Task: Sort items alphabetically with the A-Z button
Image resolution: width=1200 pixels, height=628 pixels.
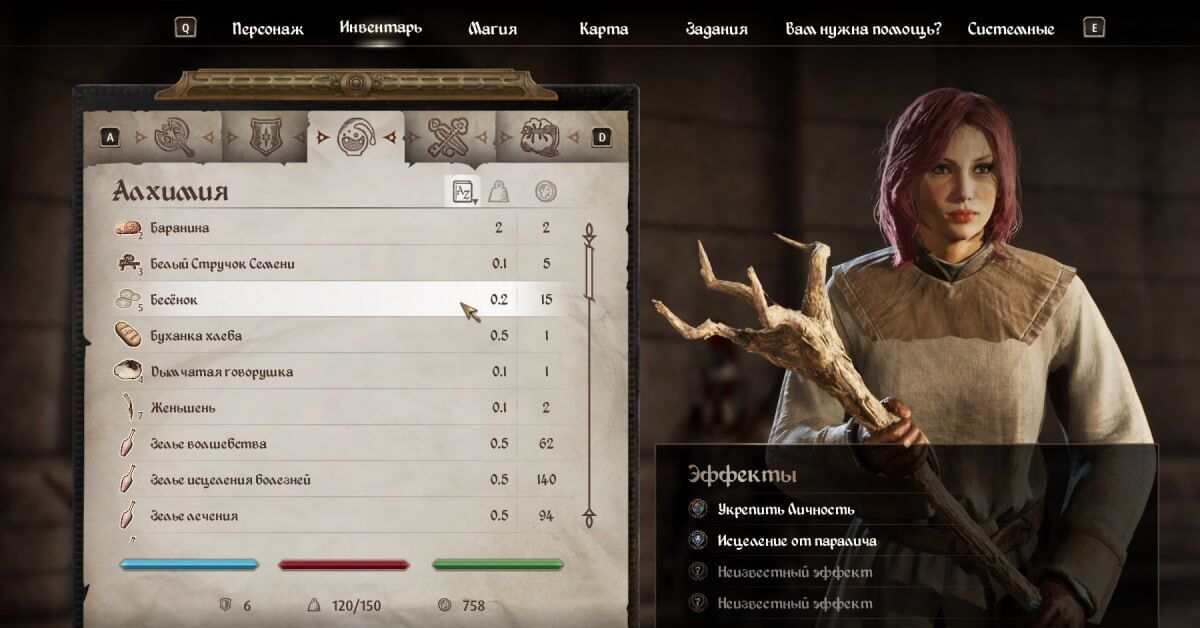Action: click(x=463, y=191)
